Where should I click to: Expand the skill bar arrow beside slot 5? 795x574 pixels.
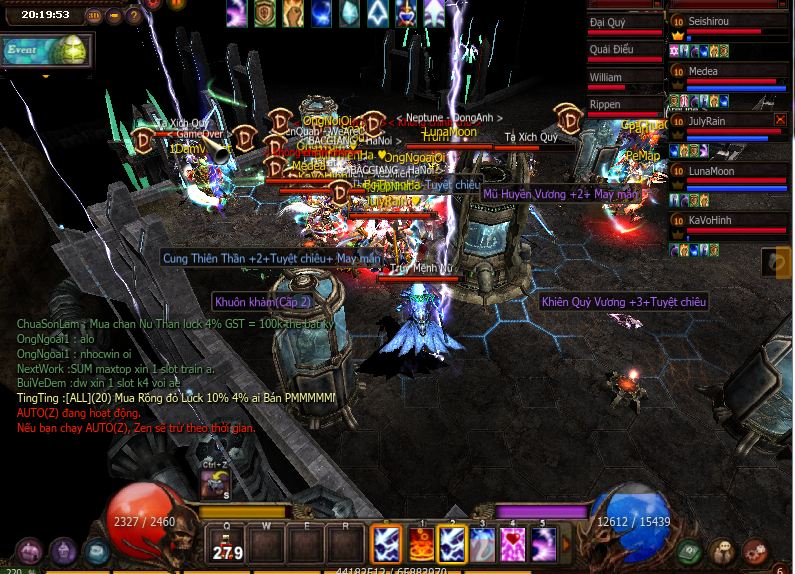coord(565,545)
